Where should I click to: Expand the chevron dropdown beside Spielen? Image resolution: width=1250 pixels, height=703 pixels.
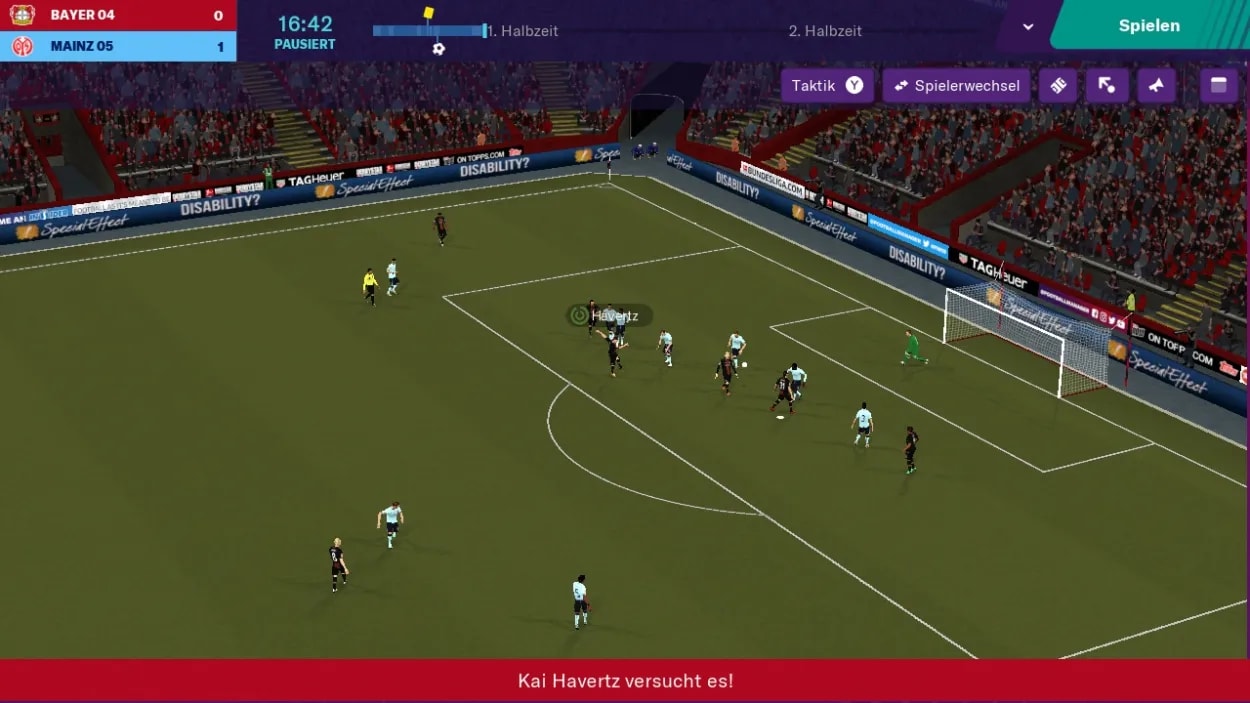click(1028, 27)
